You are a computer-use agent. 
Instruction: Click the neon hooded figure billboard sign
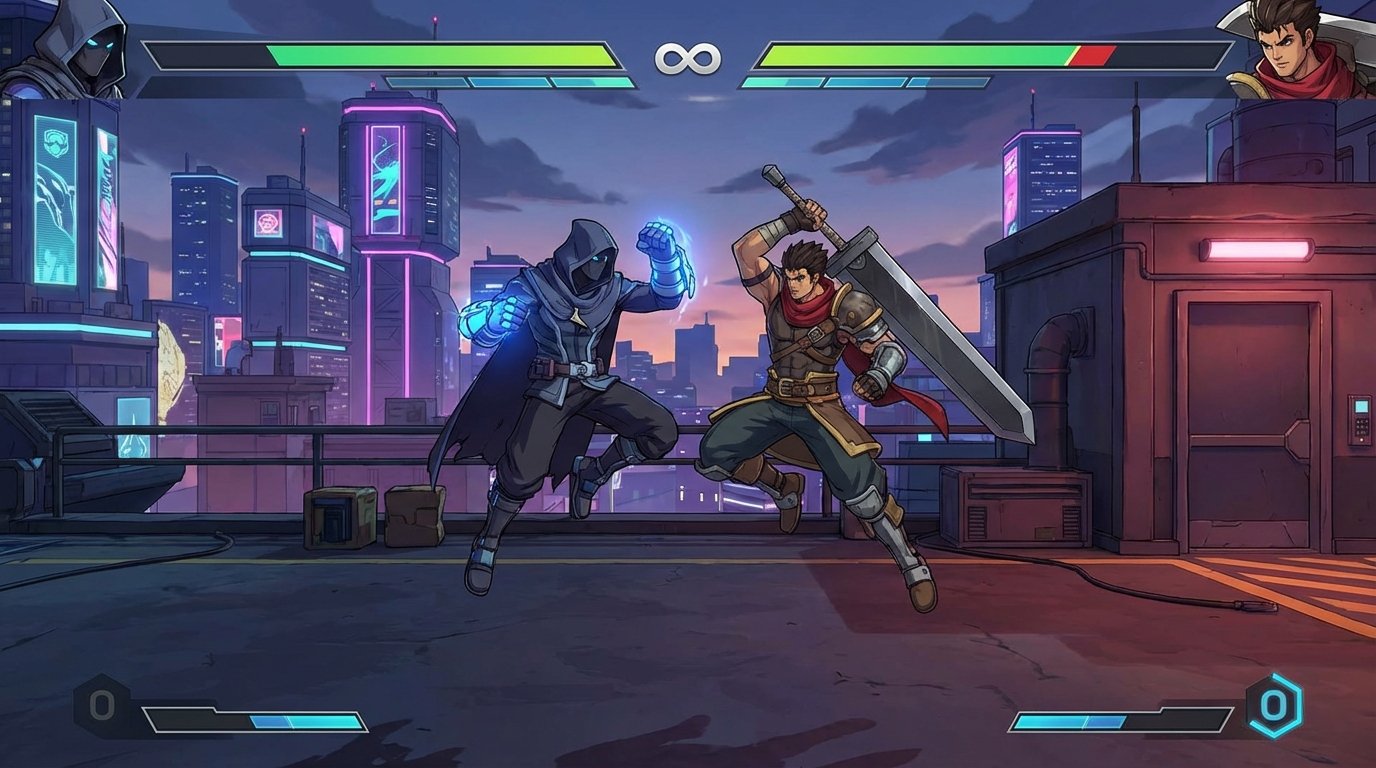tap(55, 200)
